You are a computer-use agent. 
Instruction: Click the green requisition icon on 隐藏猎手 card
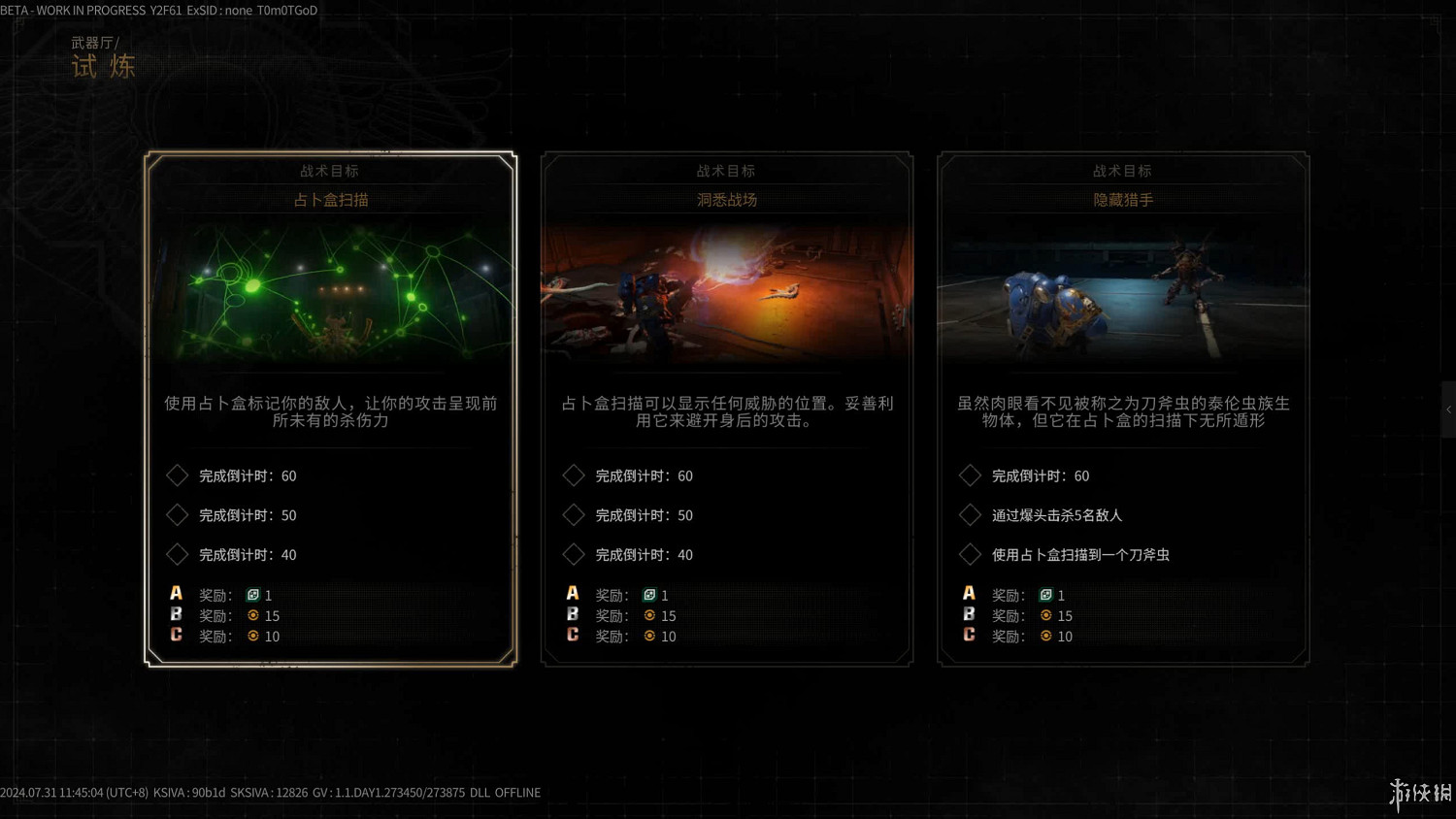pos(1047,594)
